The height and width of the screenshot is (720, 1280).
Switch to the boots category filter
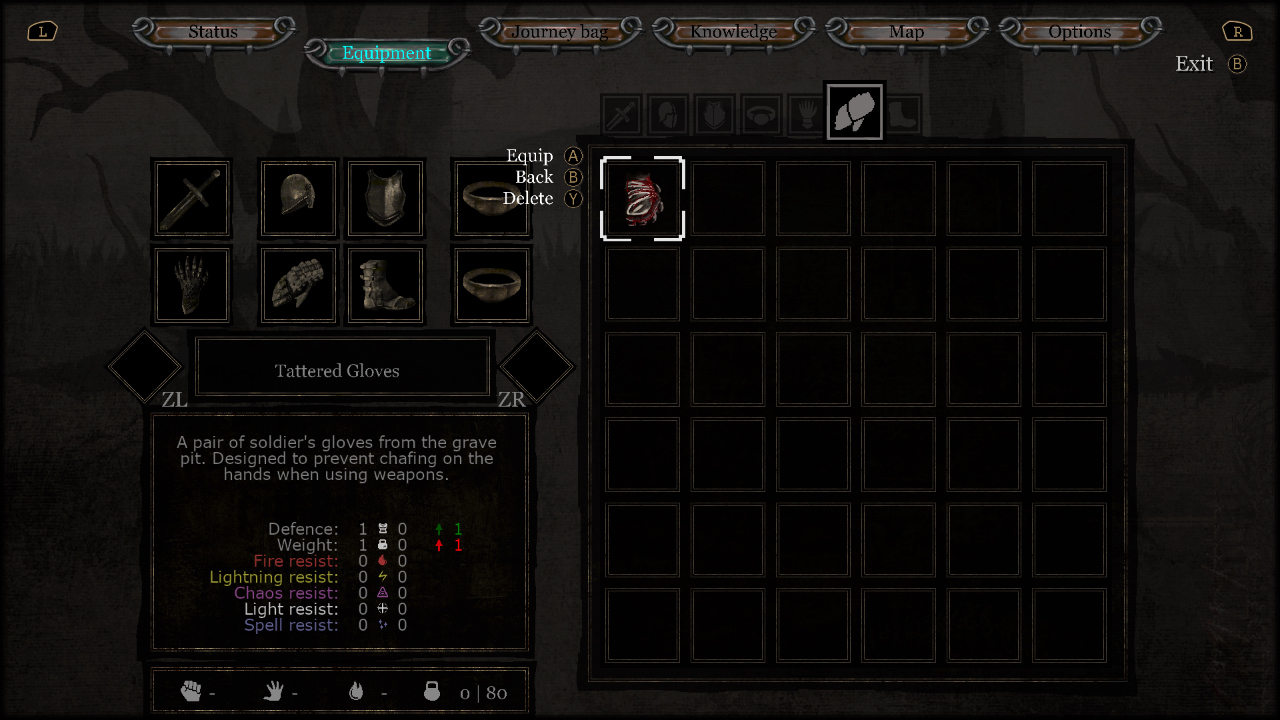click(902, 115)
